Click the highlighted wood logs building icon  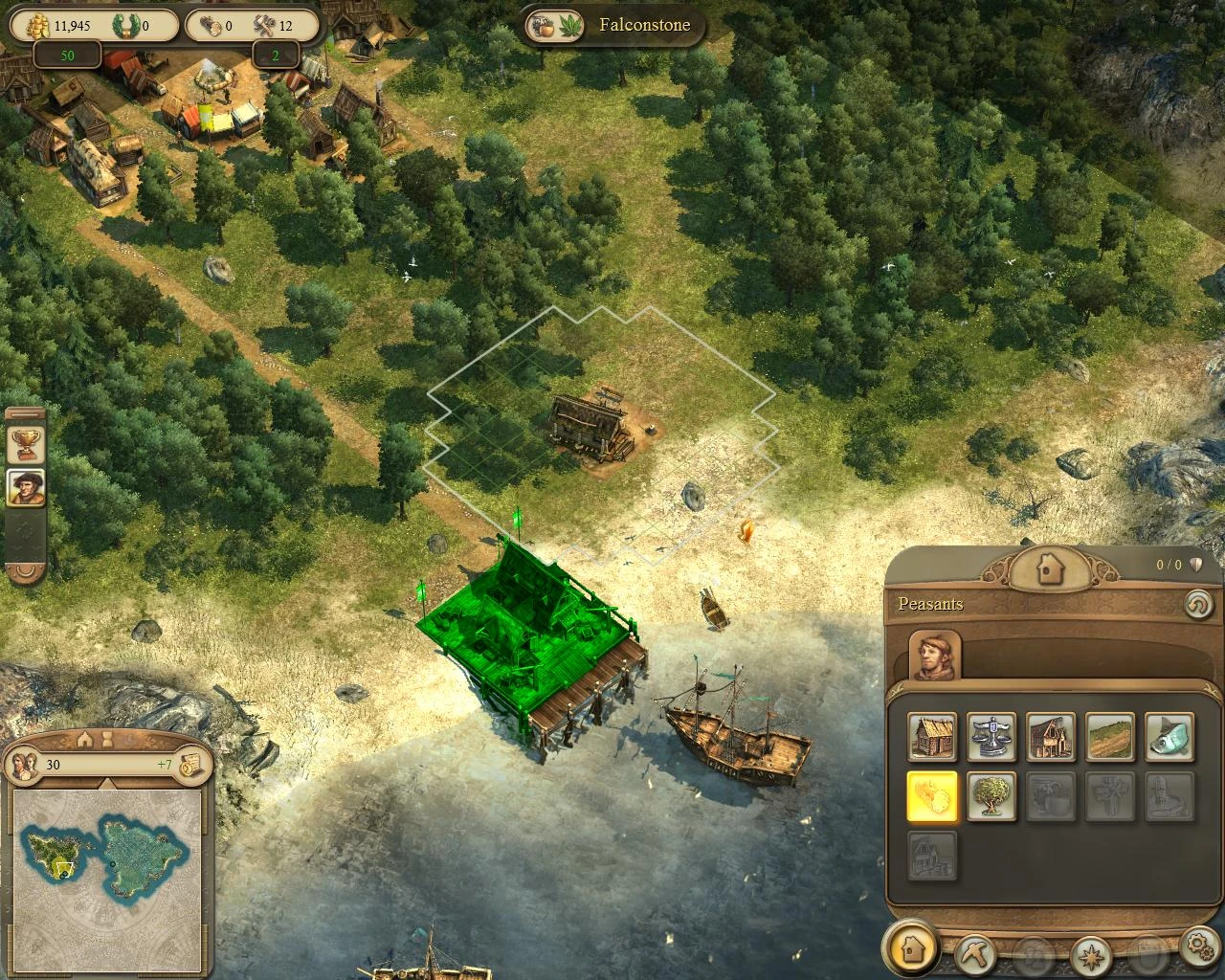point(932,797)
